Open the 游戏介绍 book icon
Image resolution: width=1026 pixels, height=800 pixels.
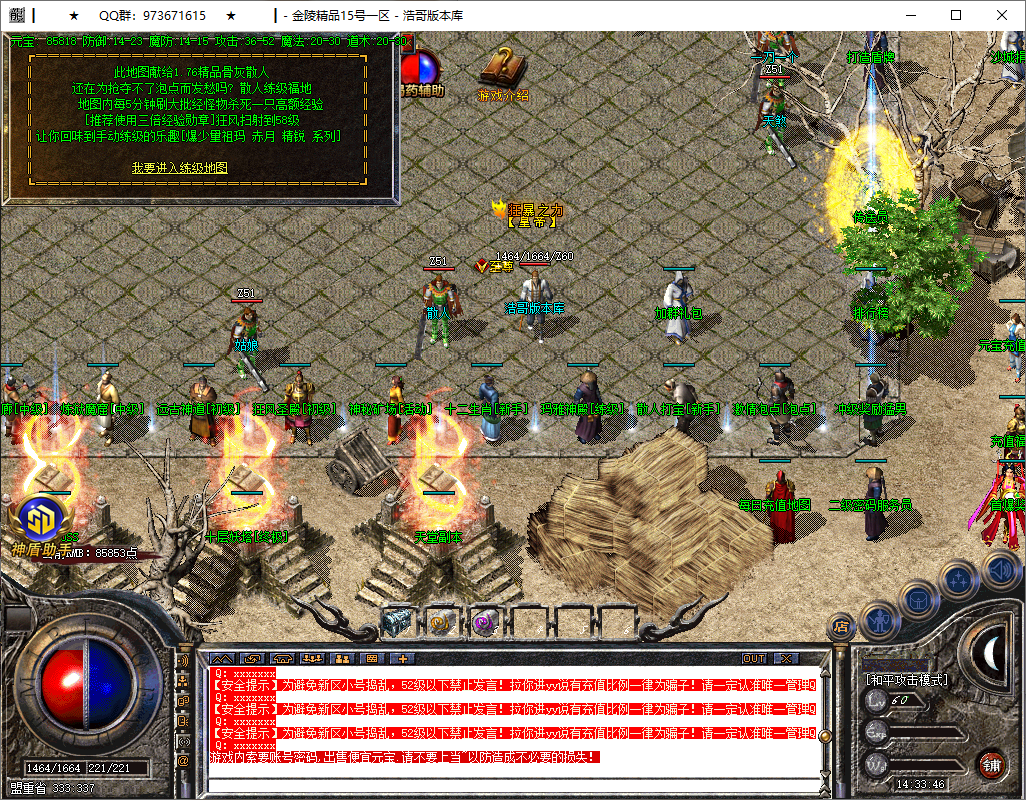[x=502, y=71]
